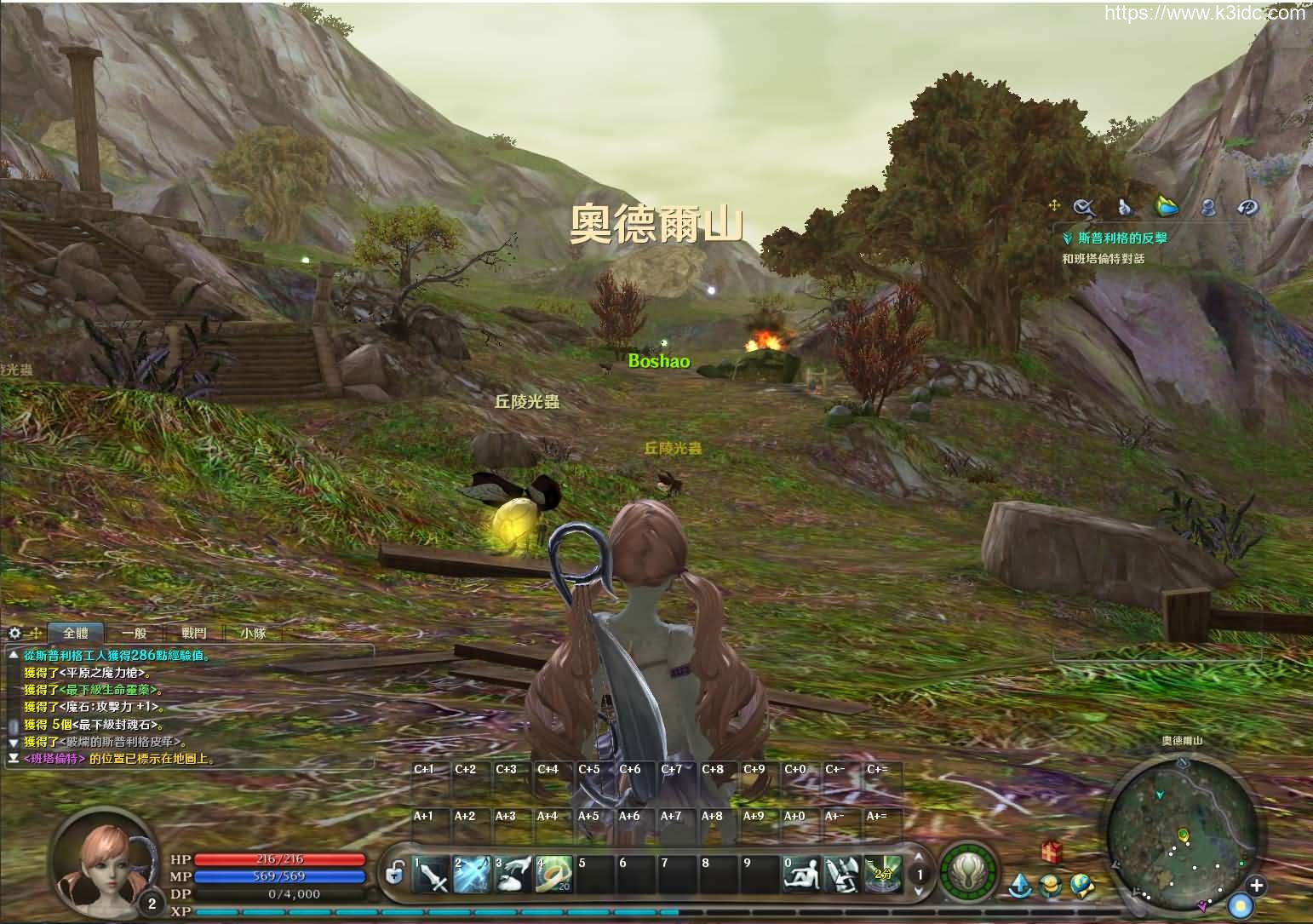
Task: Switch to the 一般 chat tab
Action: (135, 633)
